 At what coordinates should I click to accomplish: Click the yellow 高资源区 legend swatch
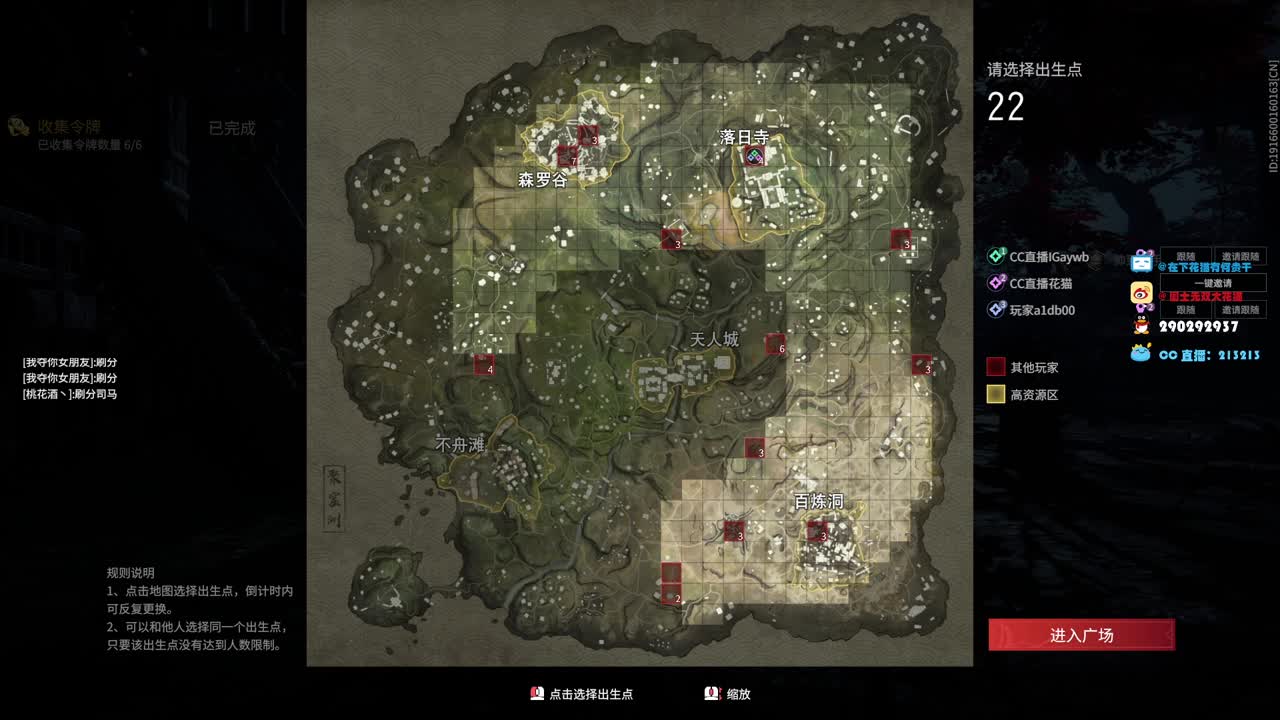[995, 393]
